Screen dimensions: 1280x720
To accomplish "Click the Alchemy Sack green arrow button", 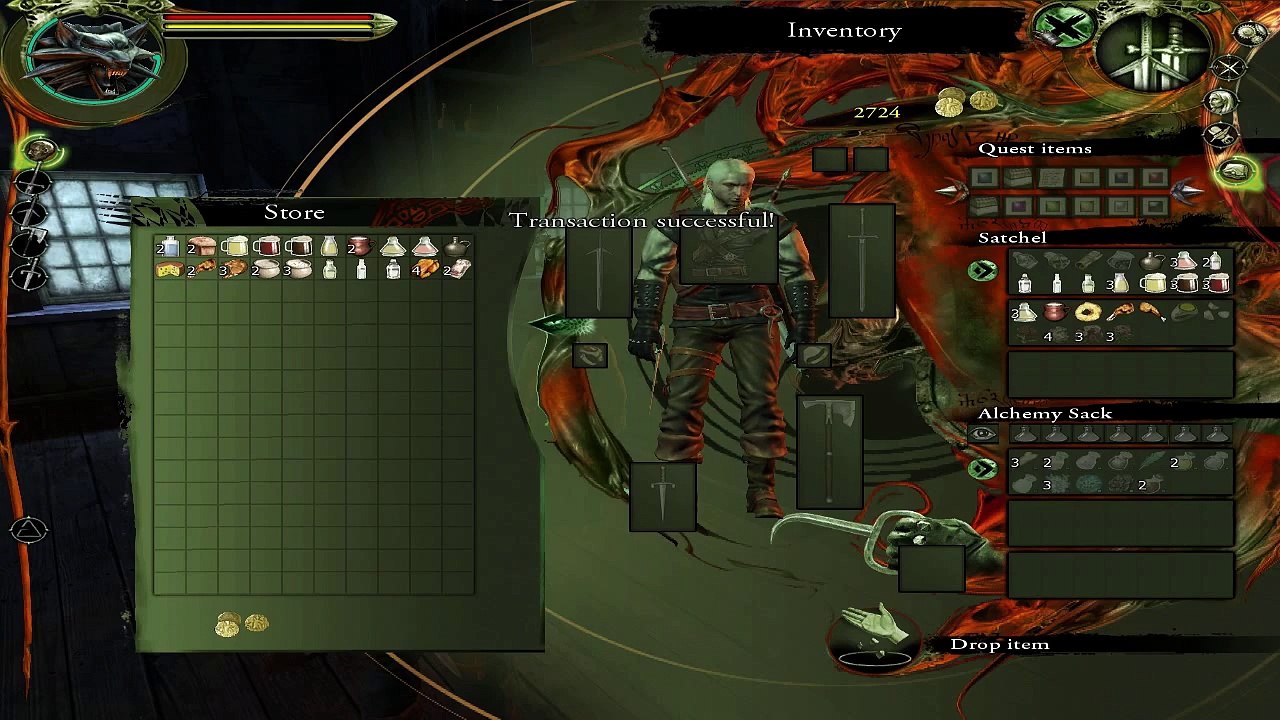I will [x=982, y=468].
